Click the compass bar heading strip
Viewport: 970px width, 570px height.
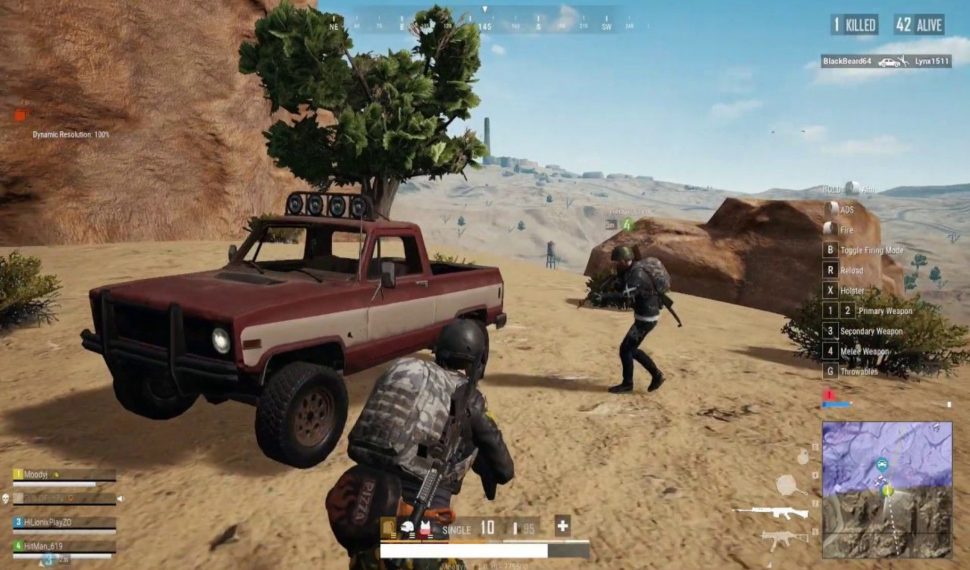pos(485,20)
